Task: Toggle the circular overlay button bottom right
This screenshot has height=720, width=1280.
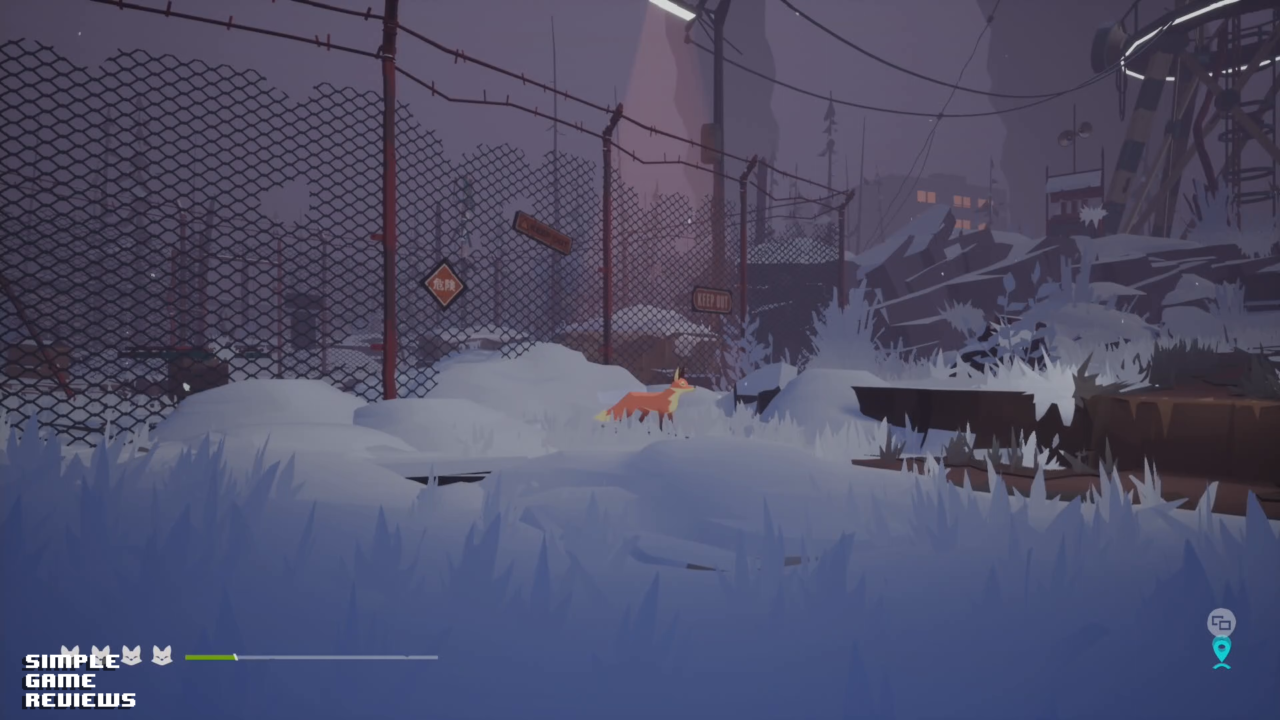Action: 1221,621
